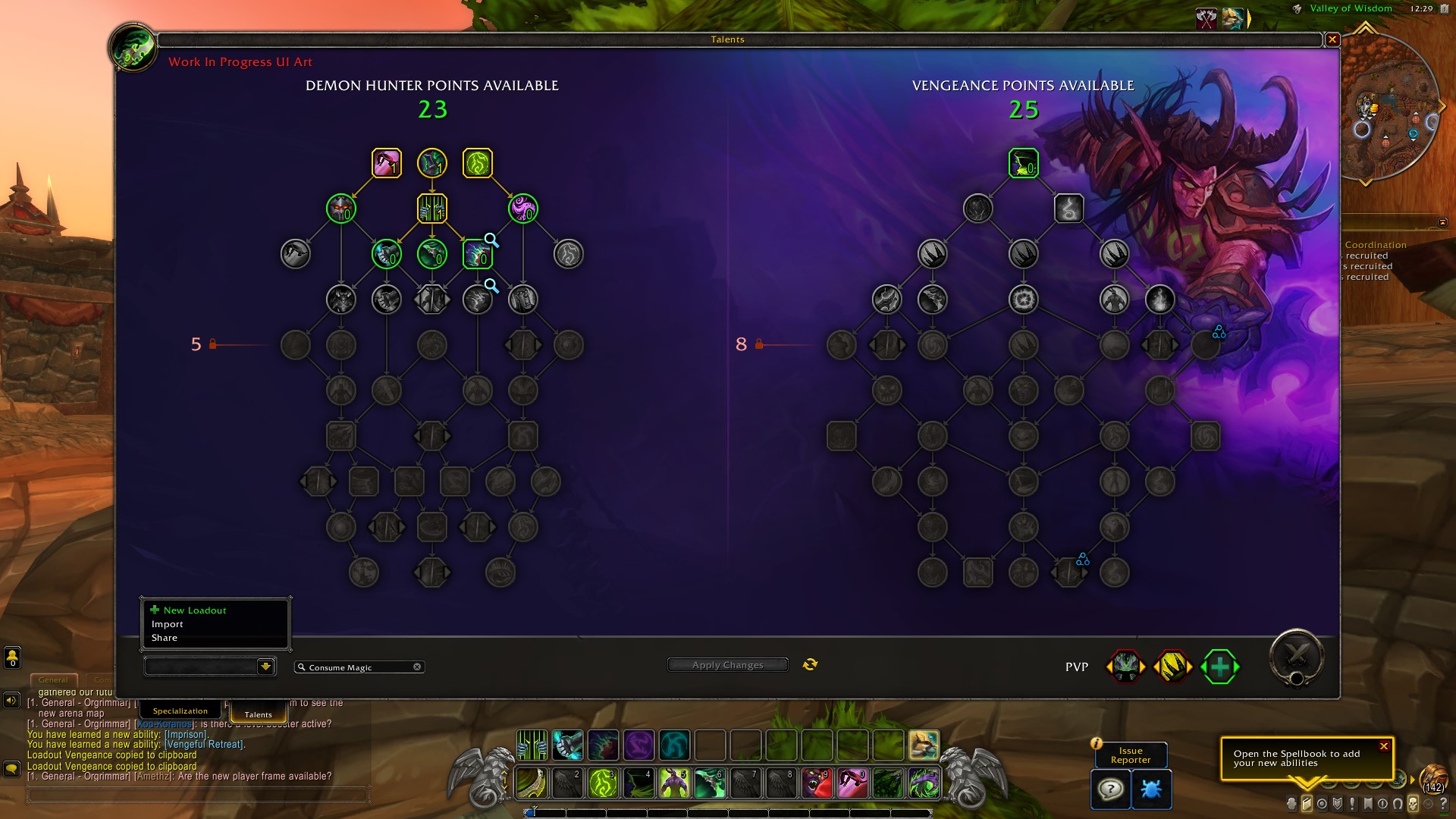Select the green swirl class talent node
Screen dimensions: 1456x819
point(478,163)
